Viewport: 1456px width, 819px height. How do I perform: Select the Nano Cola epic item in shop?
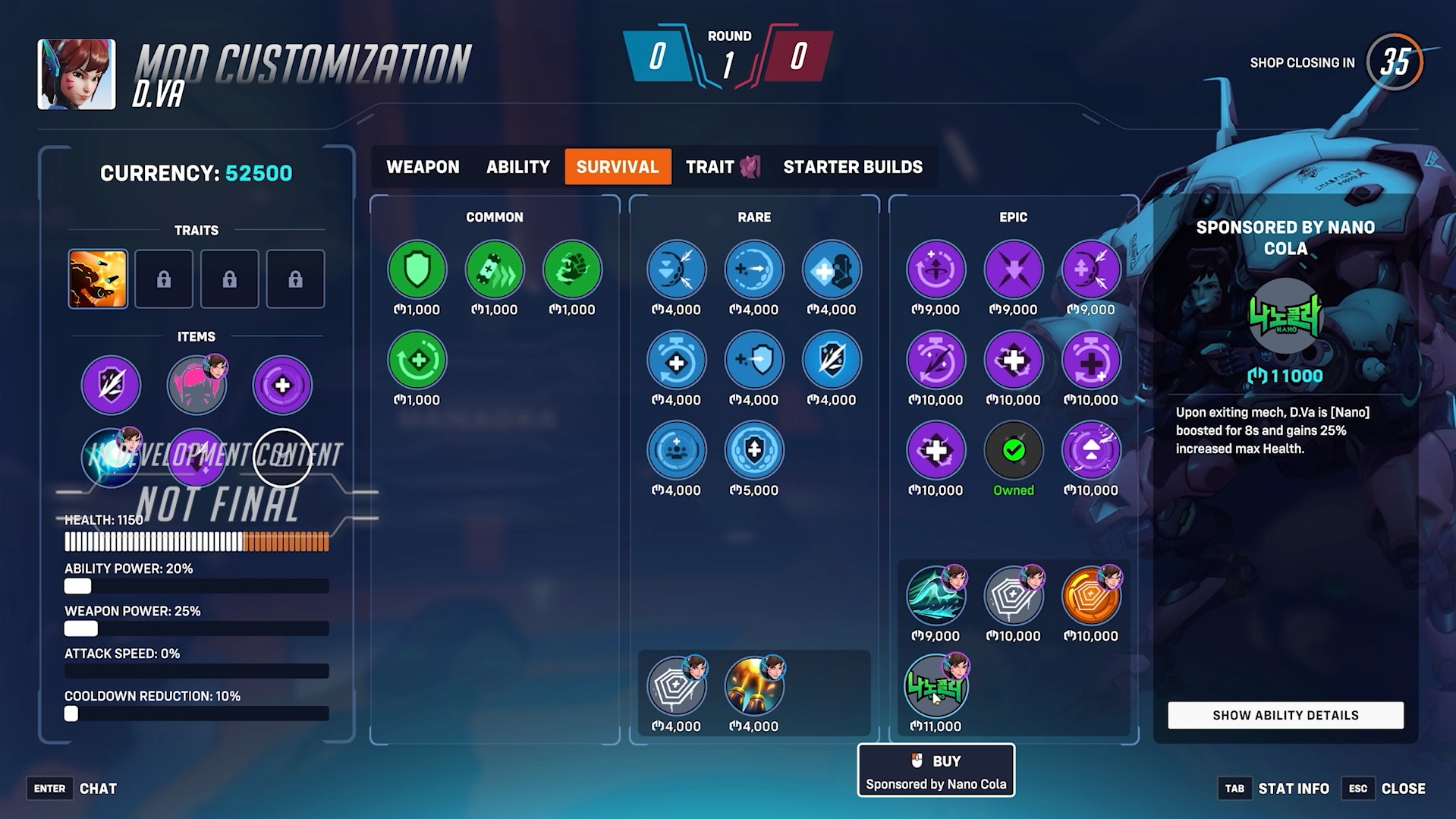pyautogui.click(x=936, y=687)
